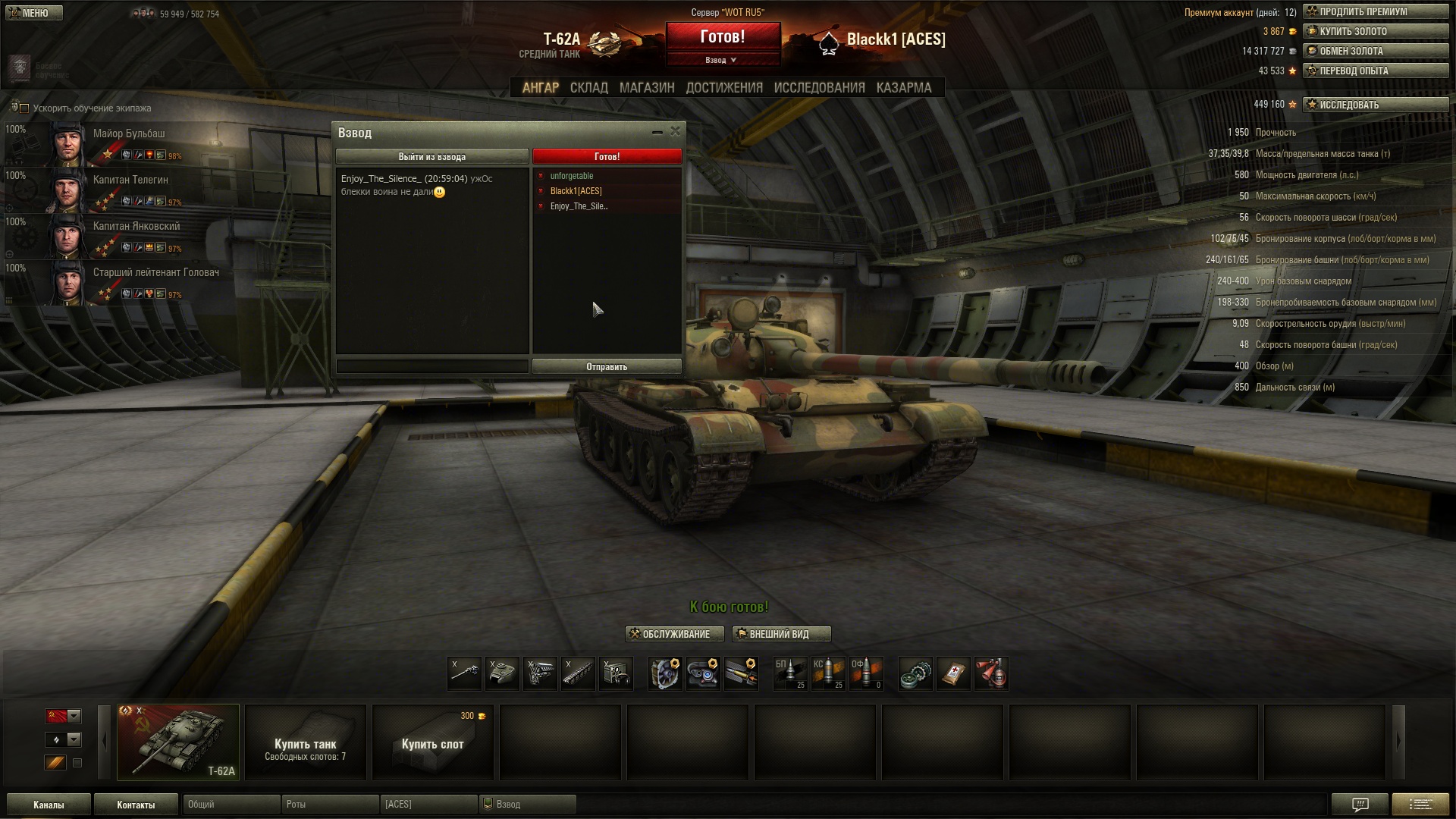Close the Взвод platoon window
This screenshot has width=1456, height=819.
tap(675, 131)
